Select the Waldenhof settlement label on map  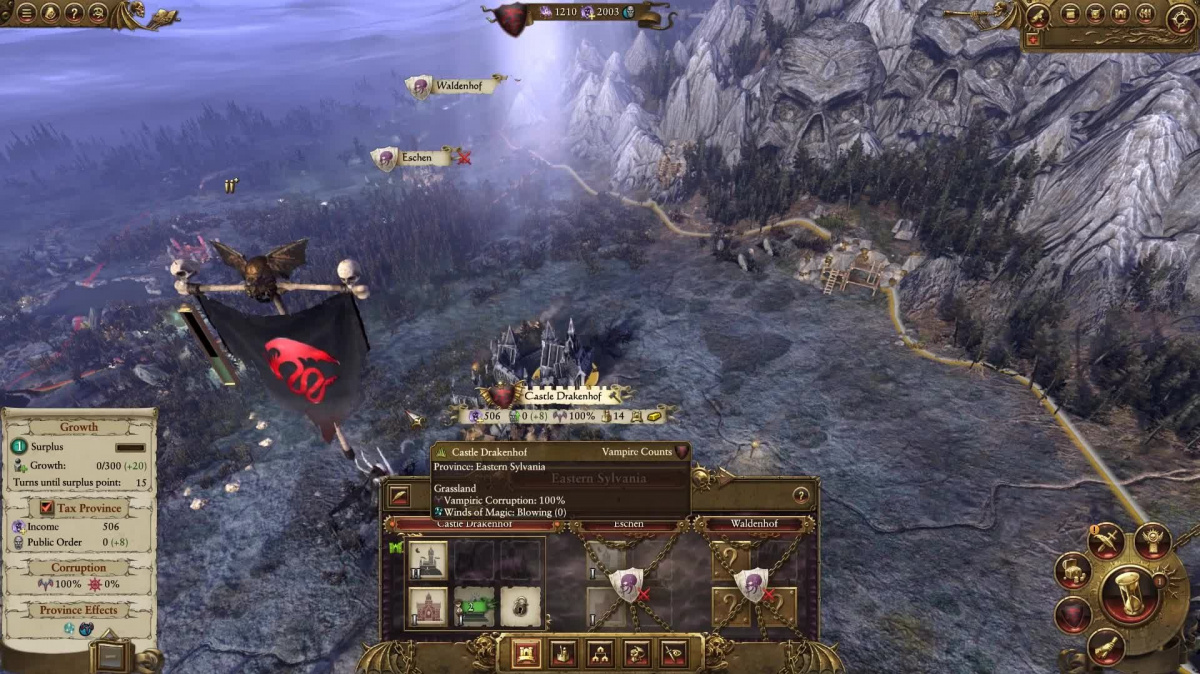tap(461, 86)
